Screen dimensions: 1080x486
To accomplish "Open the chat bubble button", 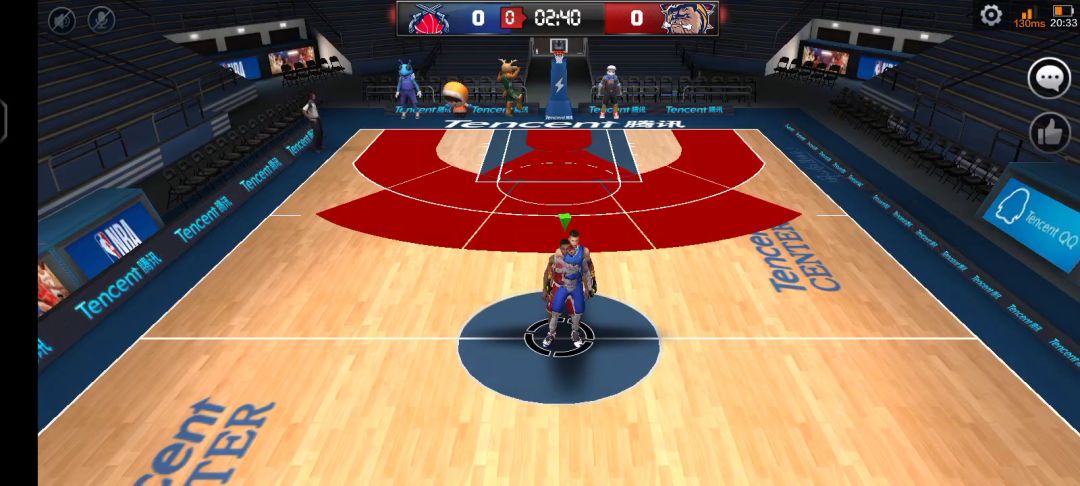I will (x=1049, y=78).
